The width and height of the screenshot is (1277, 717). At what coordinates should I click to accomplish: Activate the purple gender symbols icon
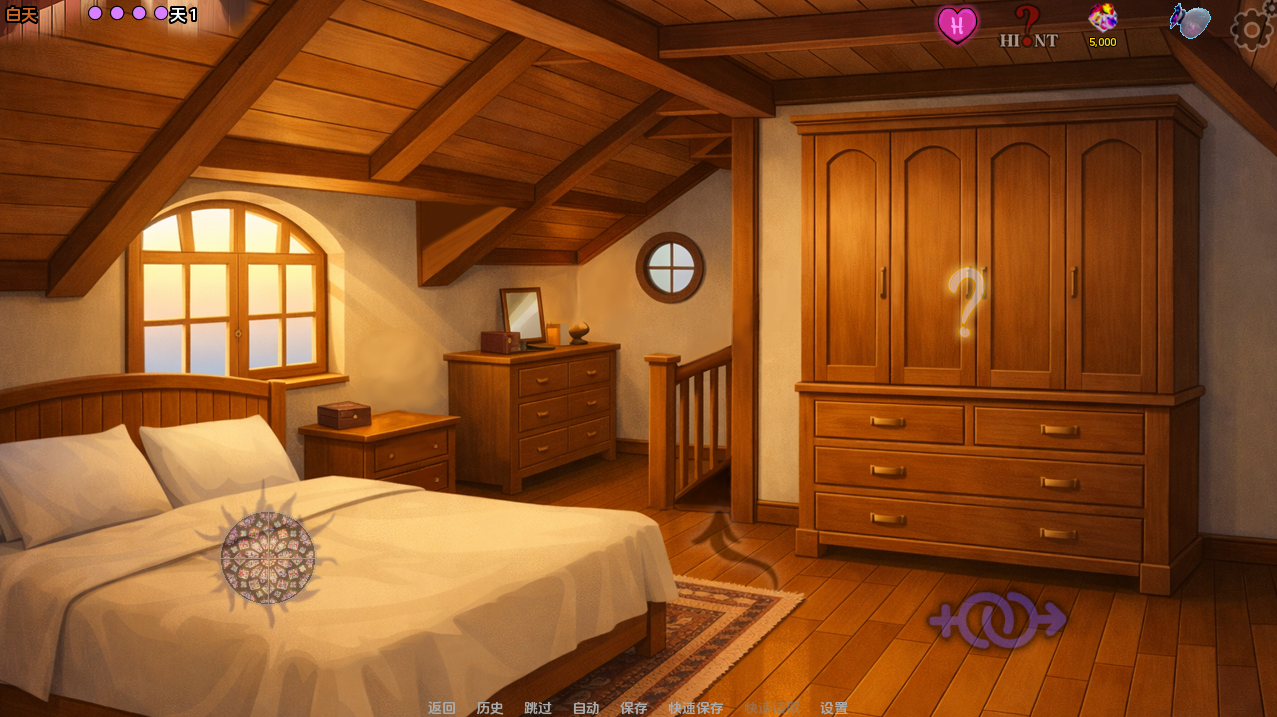997,620
